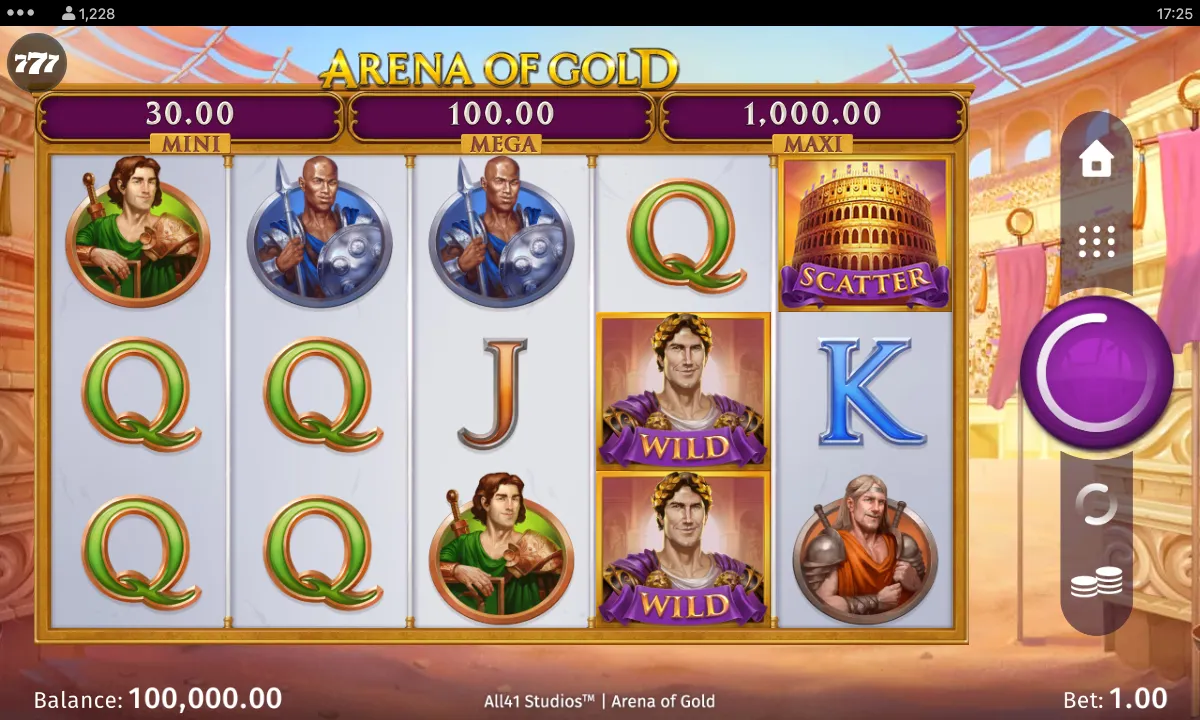Open the dotted grid menu
The image size is (1200, 720).
pos(1096,241)
